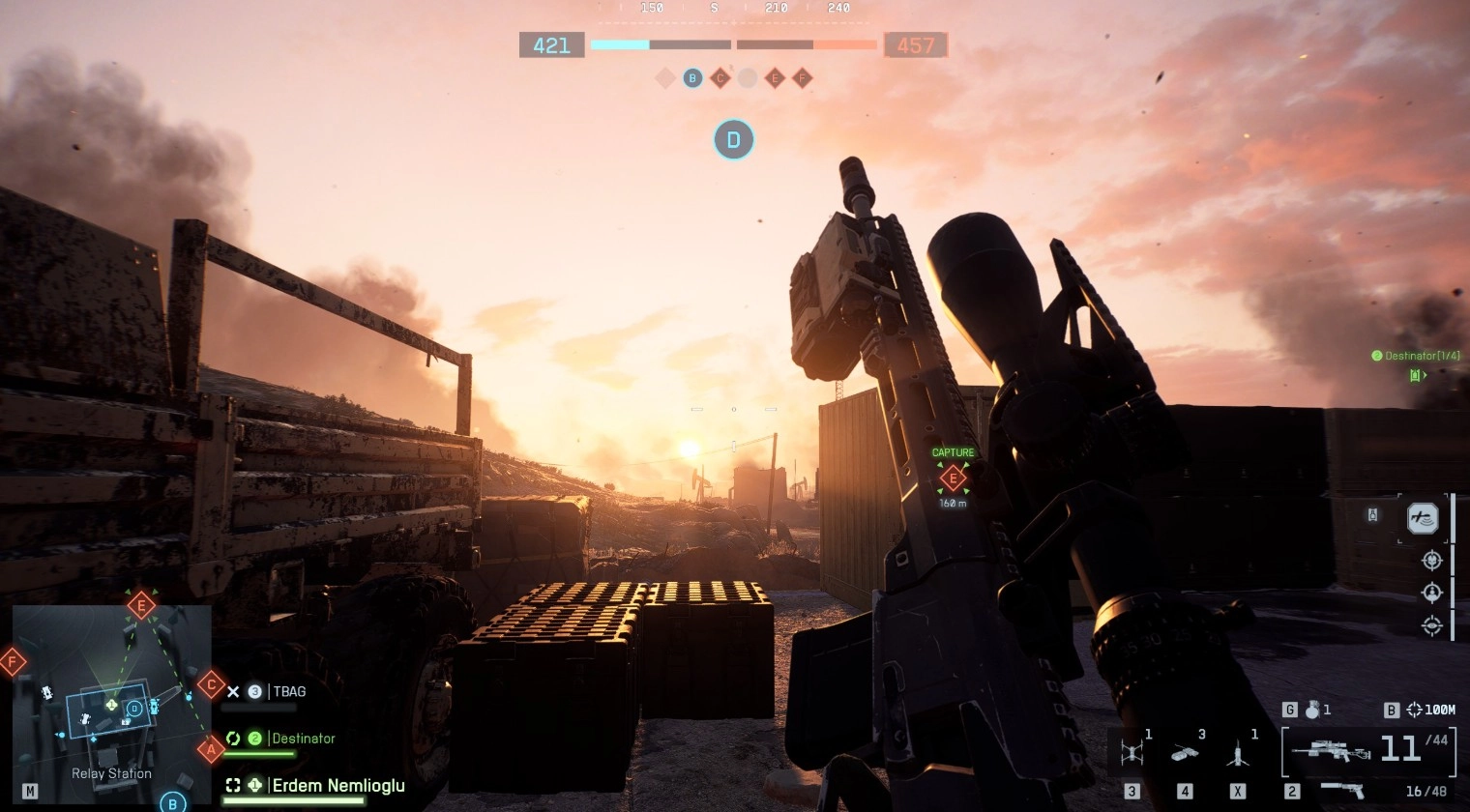Viewport: 1470px width, 812px height.
Task: Select objective F marker on the minimap
Action: point(12,661)
